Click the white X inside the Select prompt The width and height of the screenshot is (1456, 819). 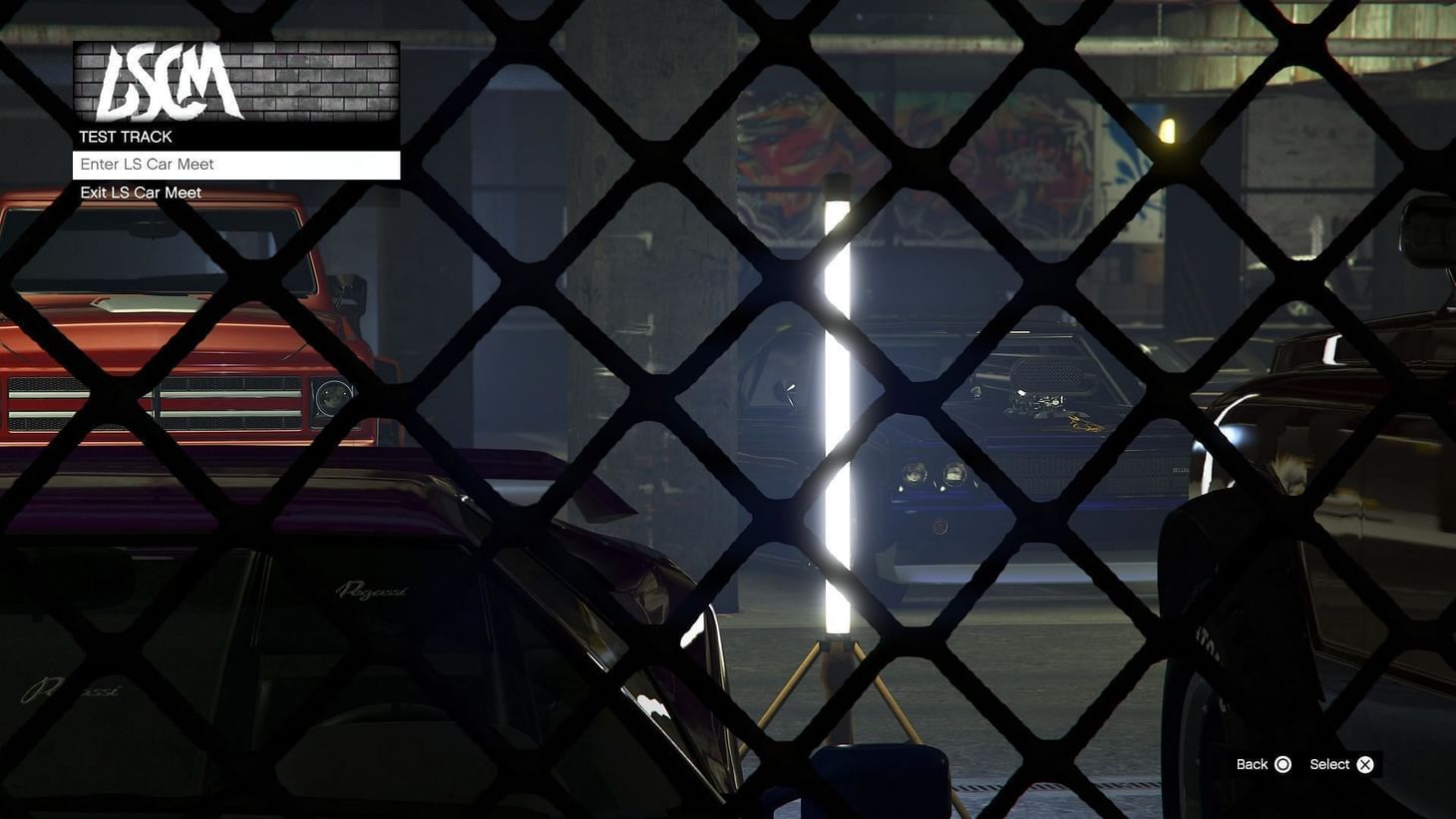(1364, 764)
